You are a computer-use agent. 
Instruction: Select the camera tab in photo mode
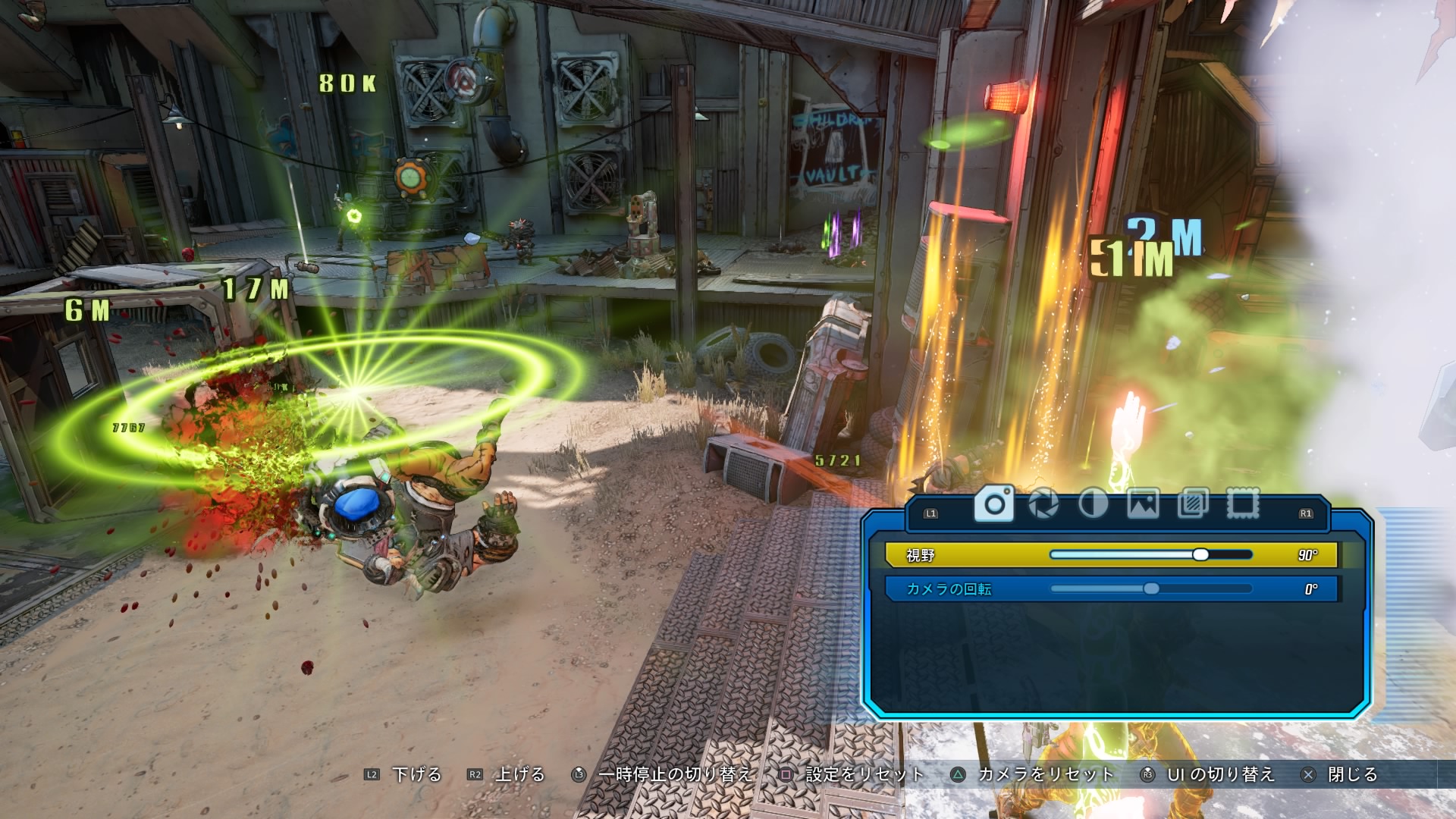pos(994,504)
